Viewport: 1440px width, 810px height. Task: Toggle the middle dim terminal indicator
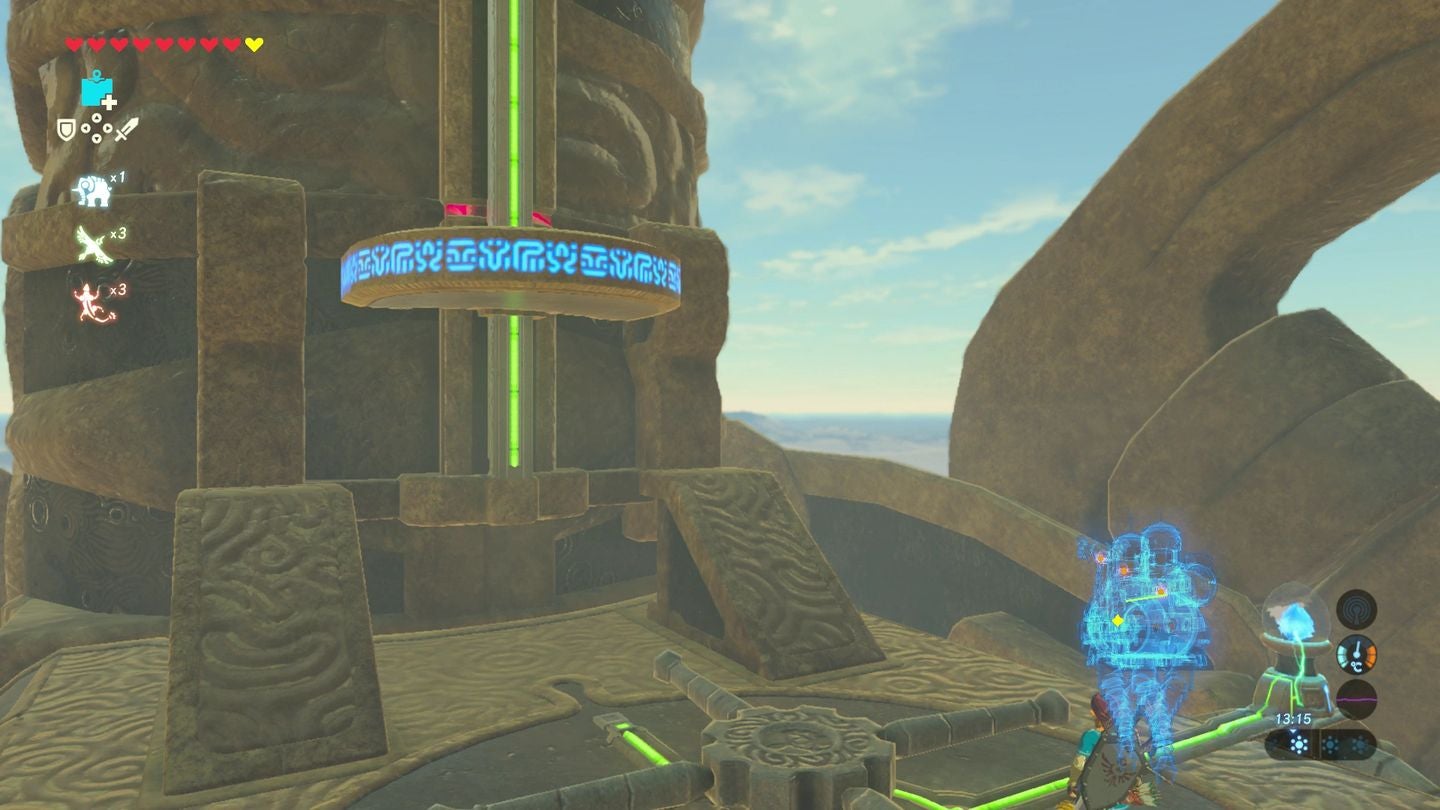click(1332, 743)
